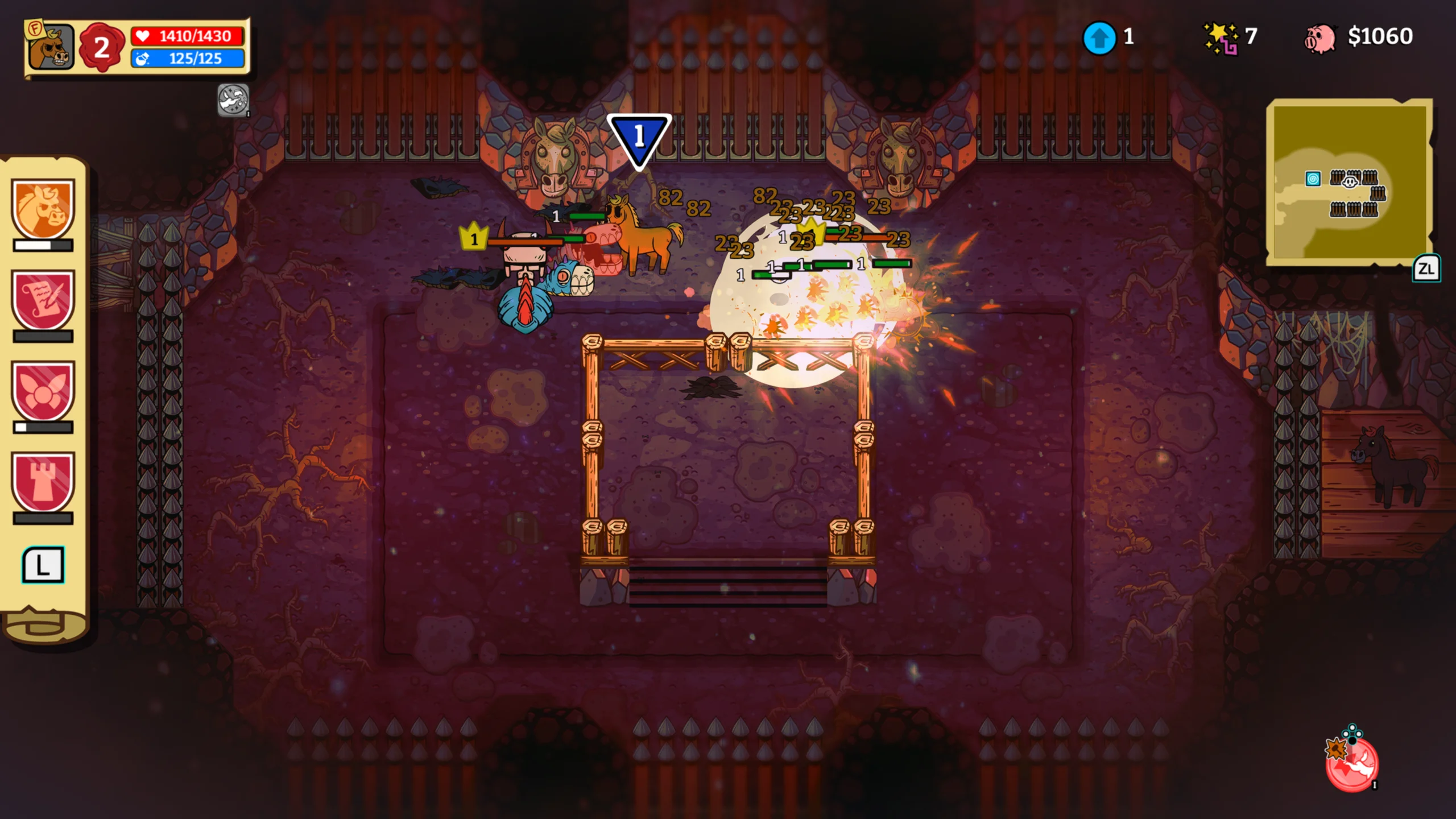This screenshot has width=1456, height=819.
Task: Check the piggy bank money icon
Action: pos(1319,39)
